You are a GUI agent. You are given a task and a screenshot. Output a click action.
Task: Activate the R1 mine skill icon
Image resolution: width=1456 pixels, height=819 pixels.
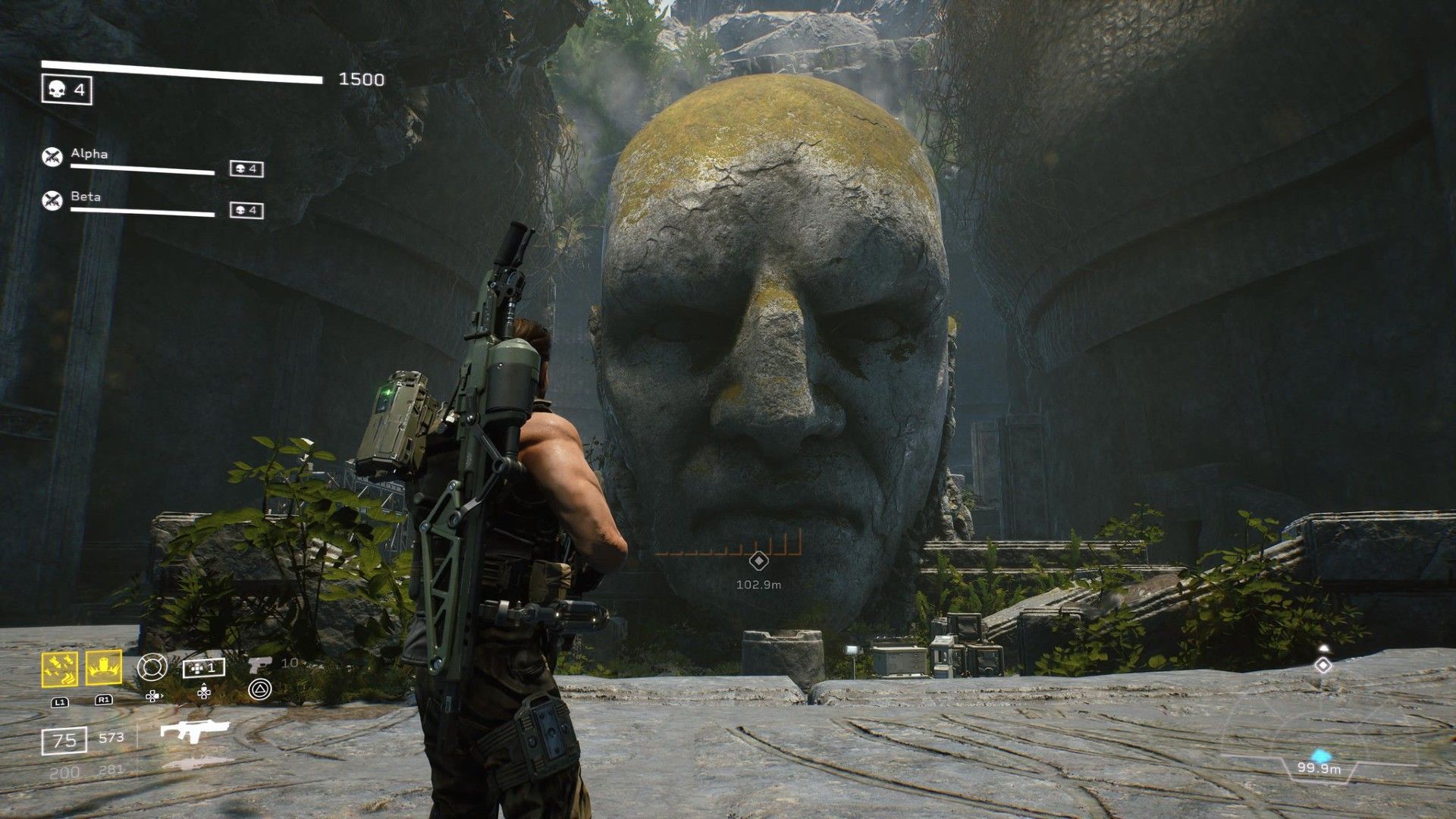103,669
